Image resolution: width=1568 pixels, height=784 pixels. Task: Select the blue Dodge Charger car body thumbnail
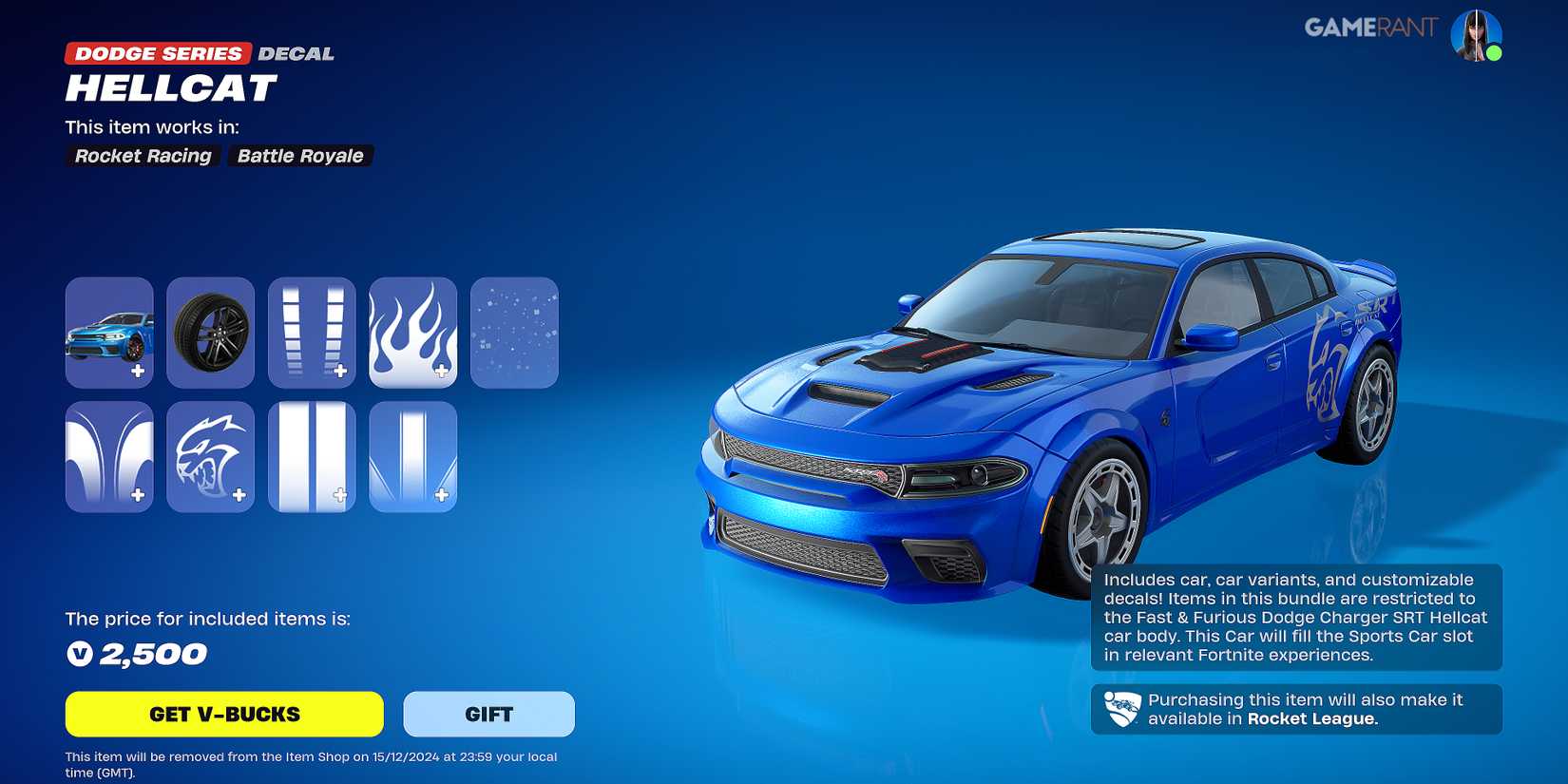108,333
